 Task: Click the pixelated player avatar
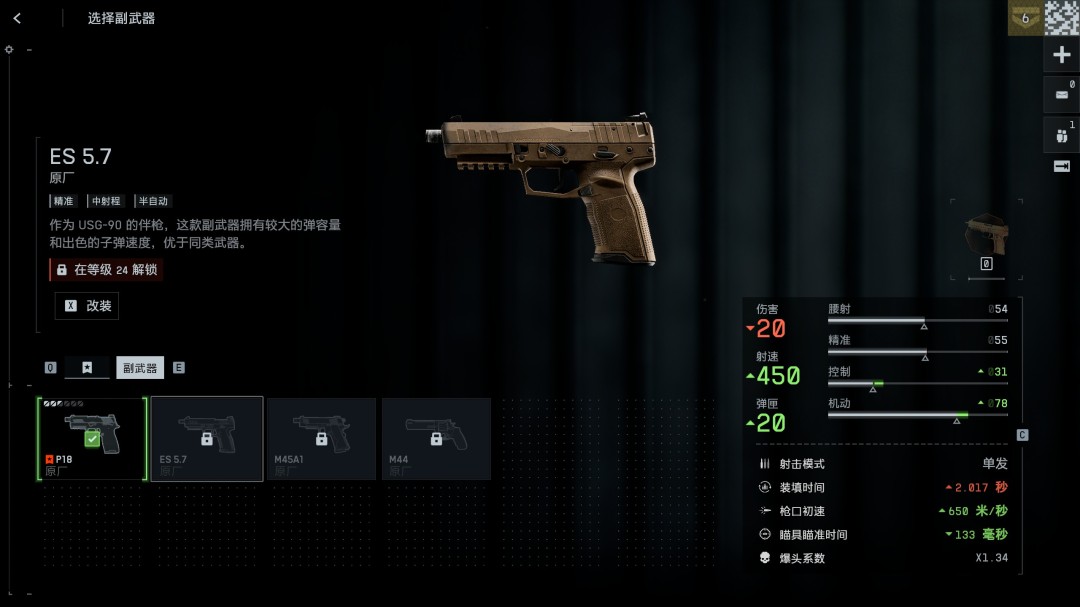point(1062,18)
